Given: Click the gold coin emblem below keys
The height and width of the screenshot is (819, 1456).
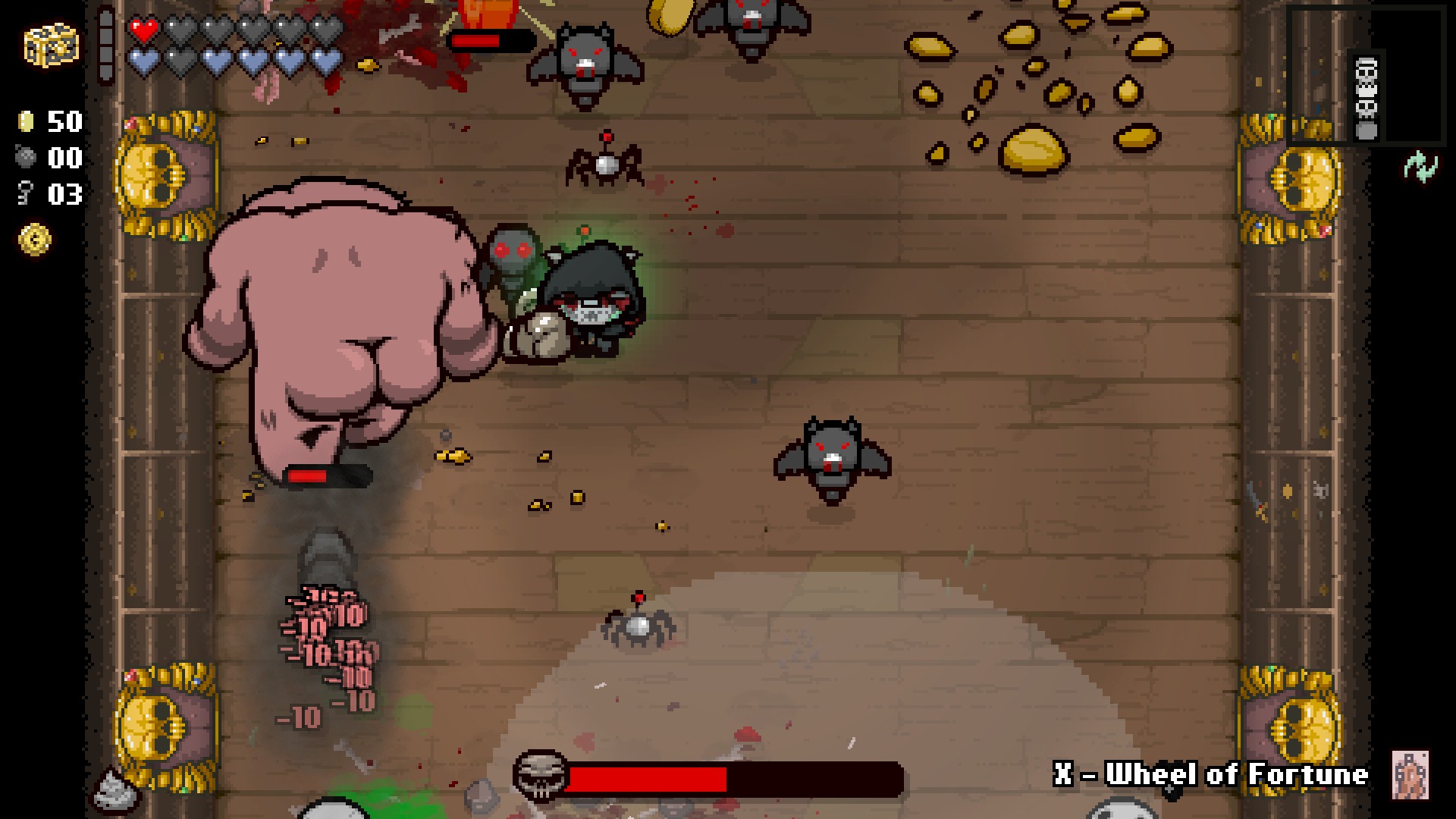Looking at the screenshot, I should (35, 240).
